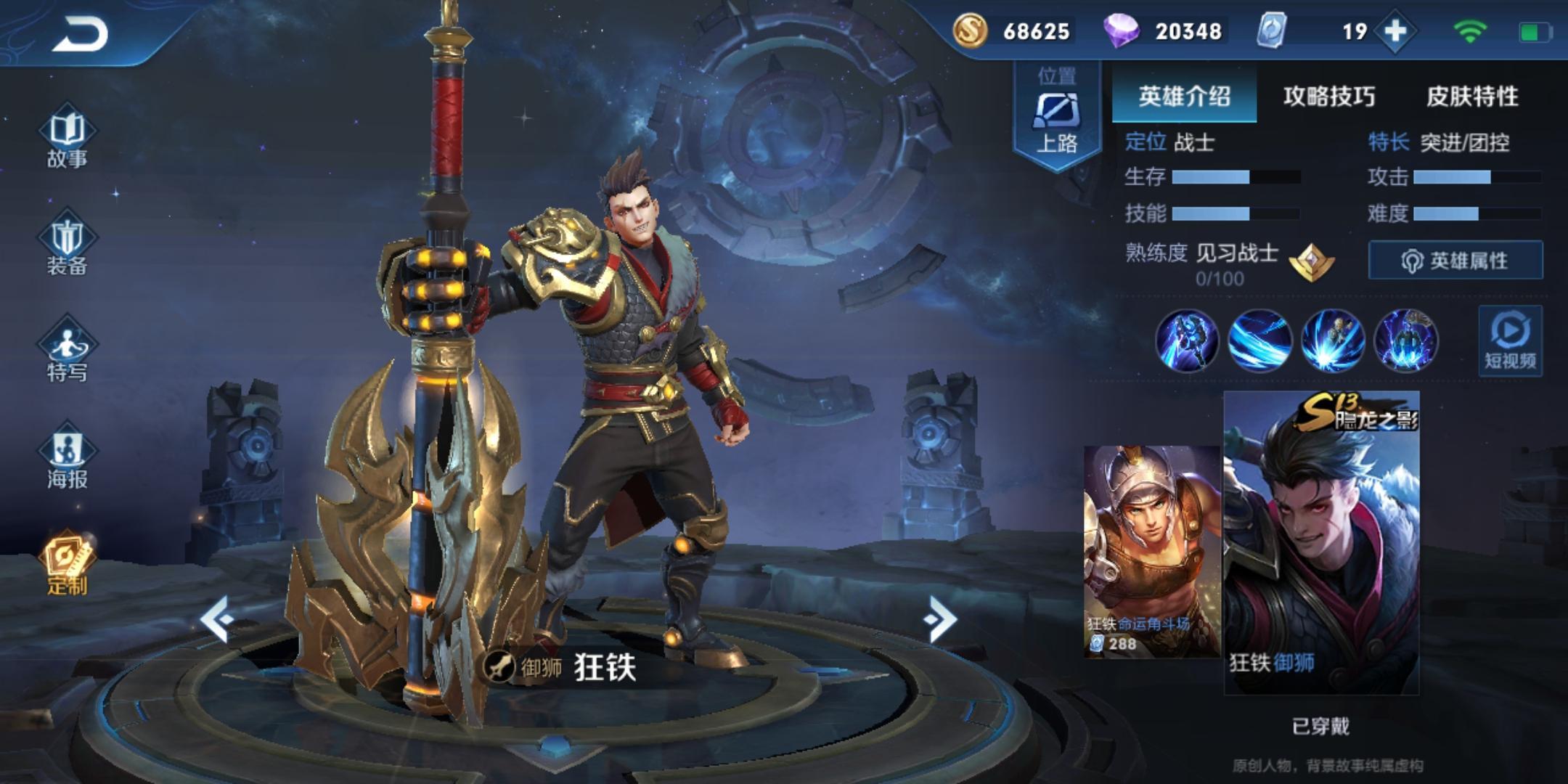Show the previous hero with the left arrow
This screenshot has width=1568, height=784.
217,618
